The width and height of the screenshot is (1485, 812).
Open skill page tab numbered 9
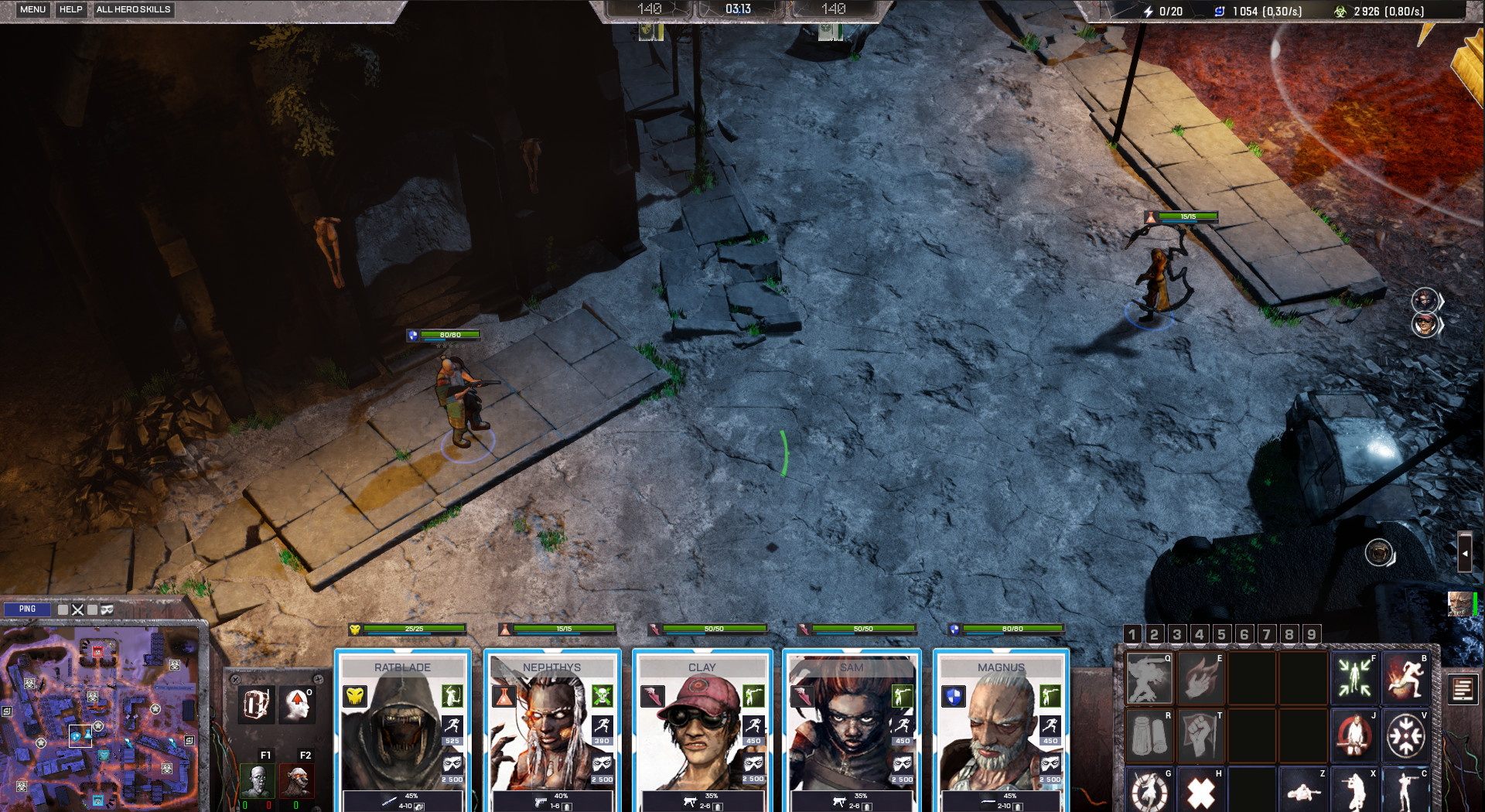1310,635
